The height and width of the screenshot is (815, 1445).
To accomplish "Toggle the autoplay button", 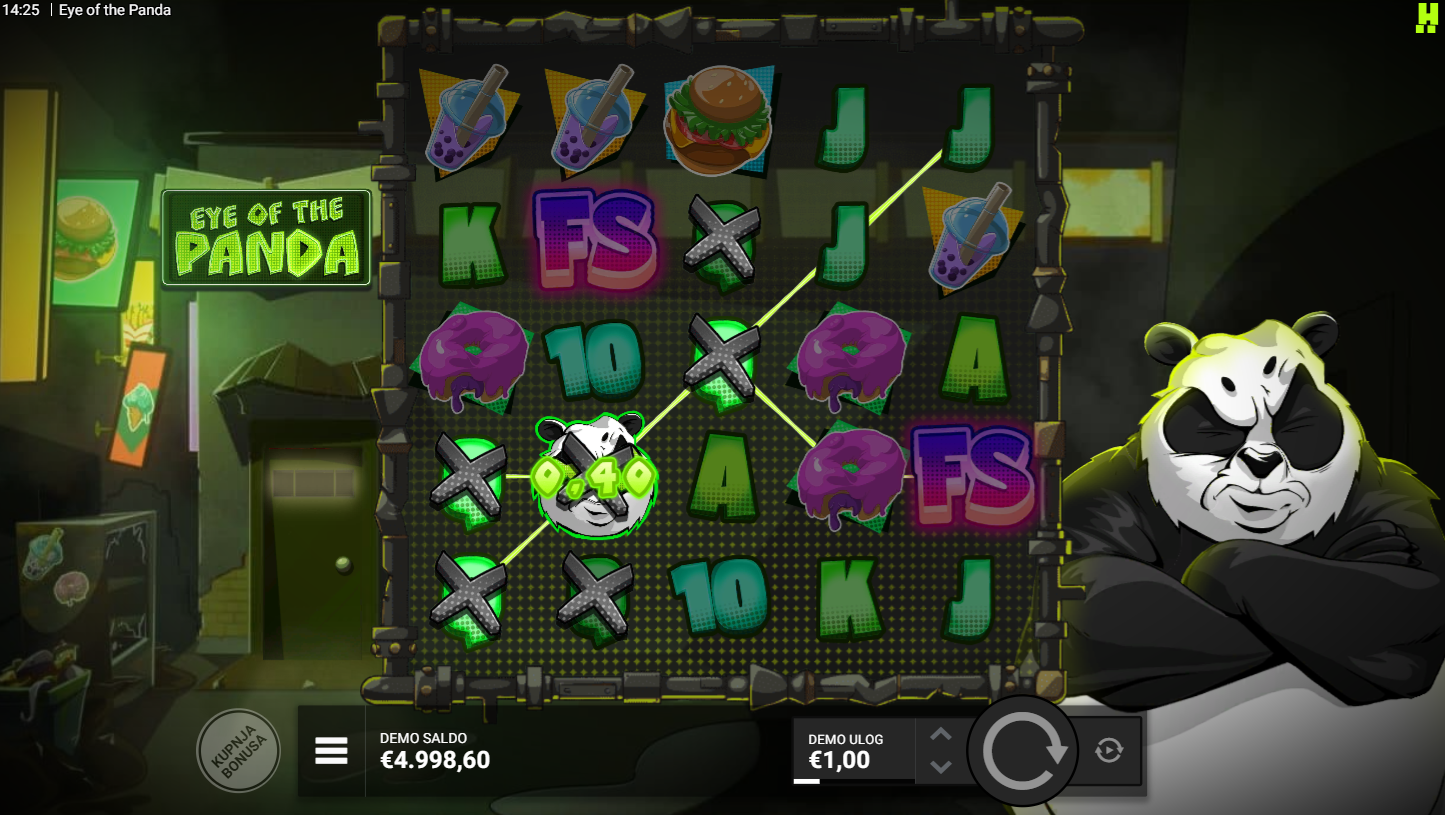I will 1108,750.
